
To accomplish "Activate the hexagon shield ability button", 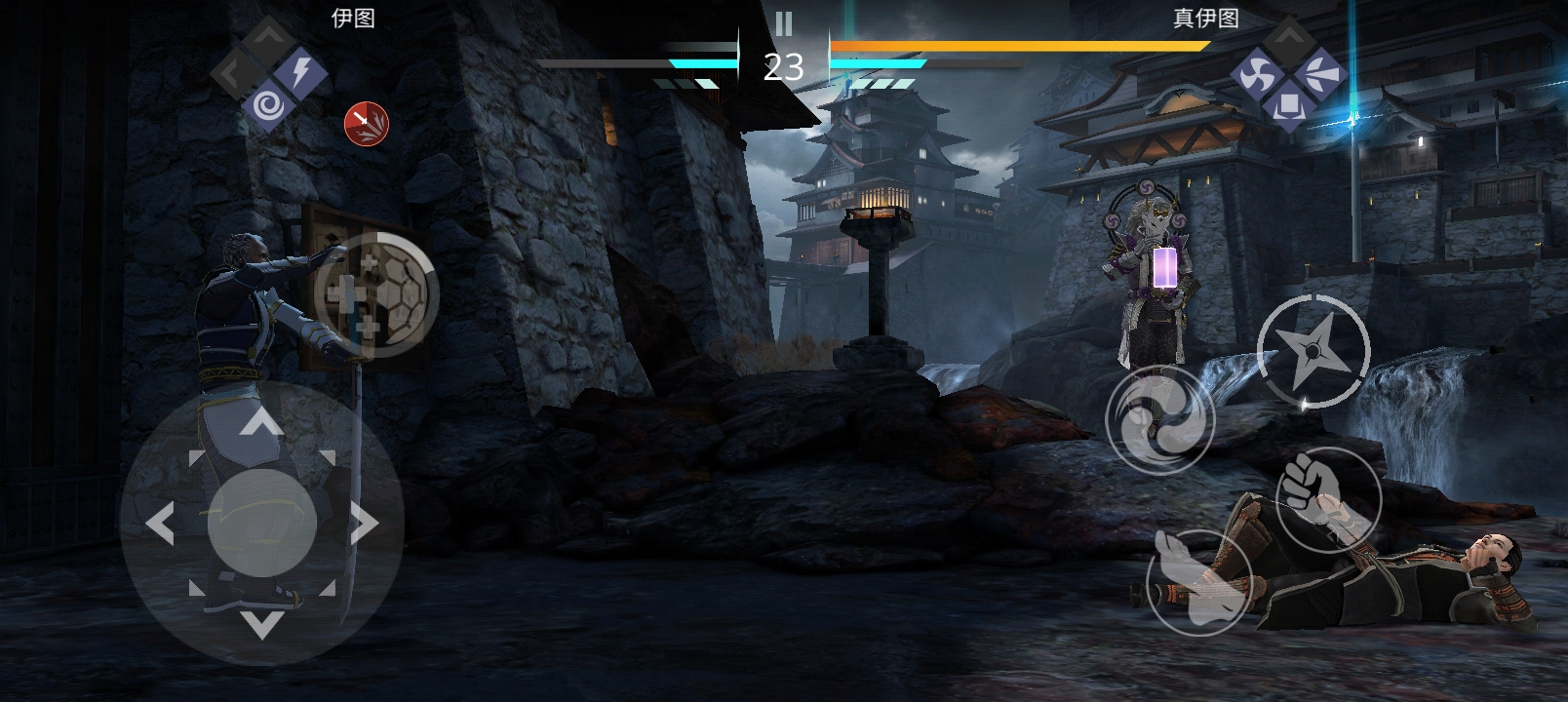I will tap(375, 293).
